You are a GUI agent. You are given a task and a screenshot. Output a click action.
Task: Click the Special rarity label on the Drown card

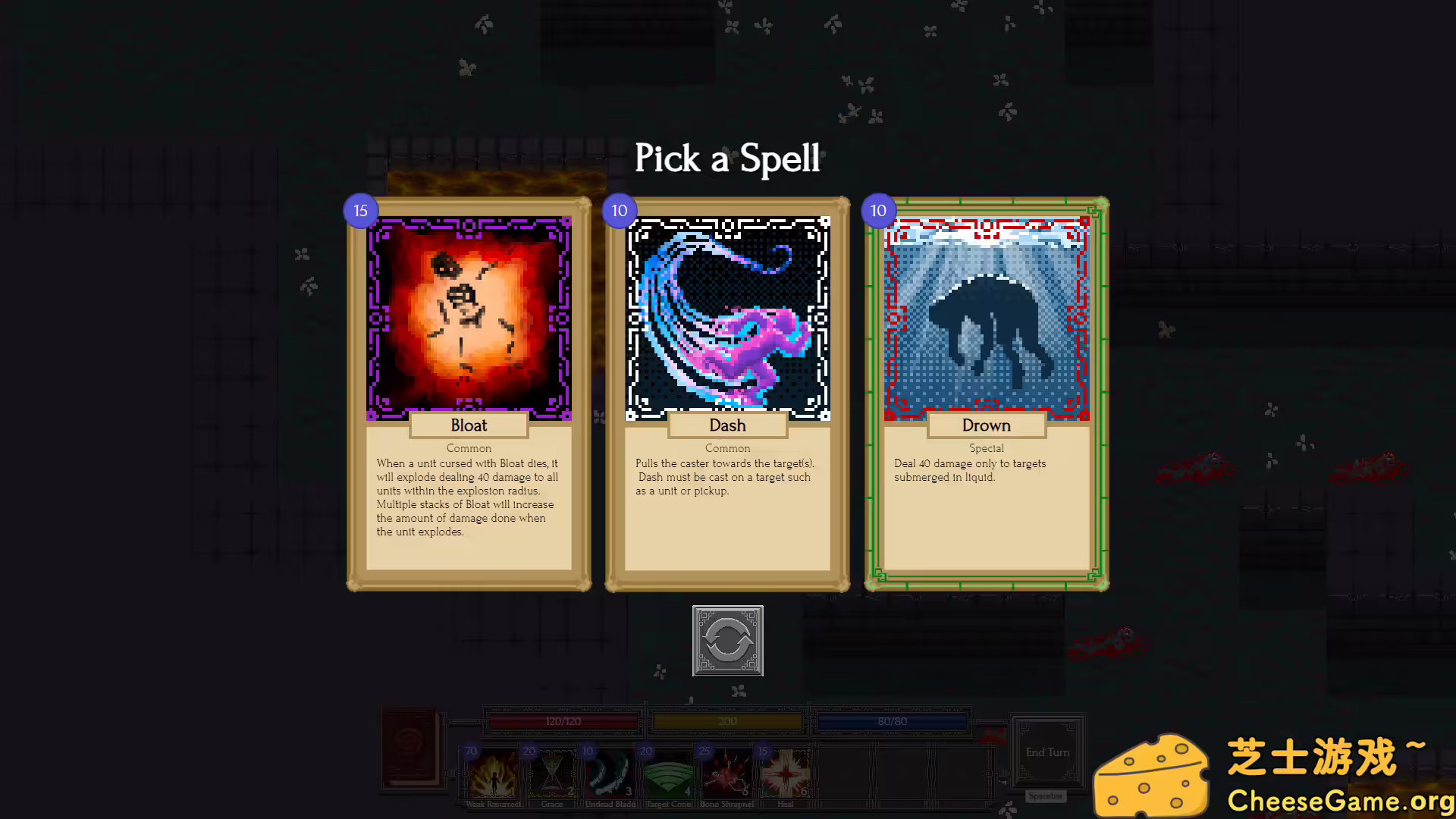[986, 447]
